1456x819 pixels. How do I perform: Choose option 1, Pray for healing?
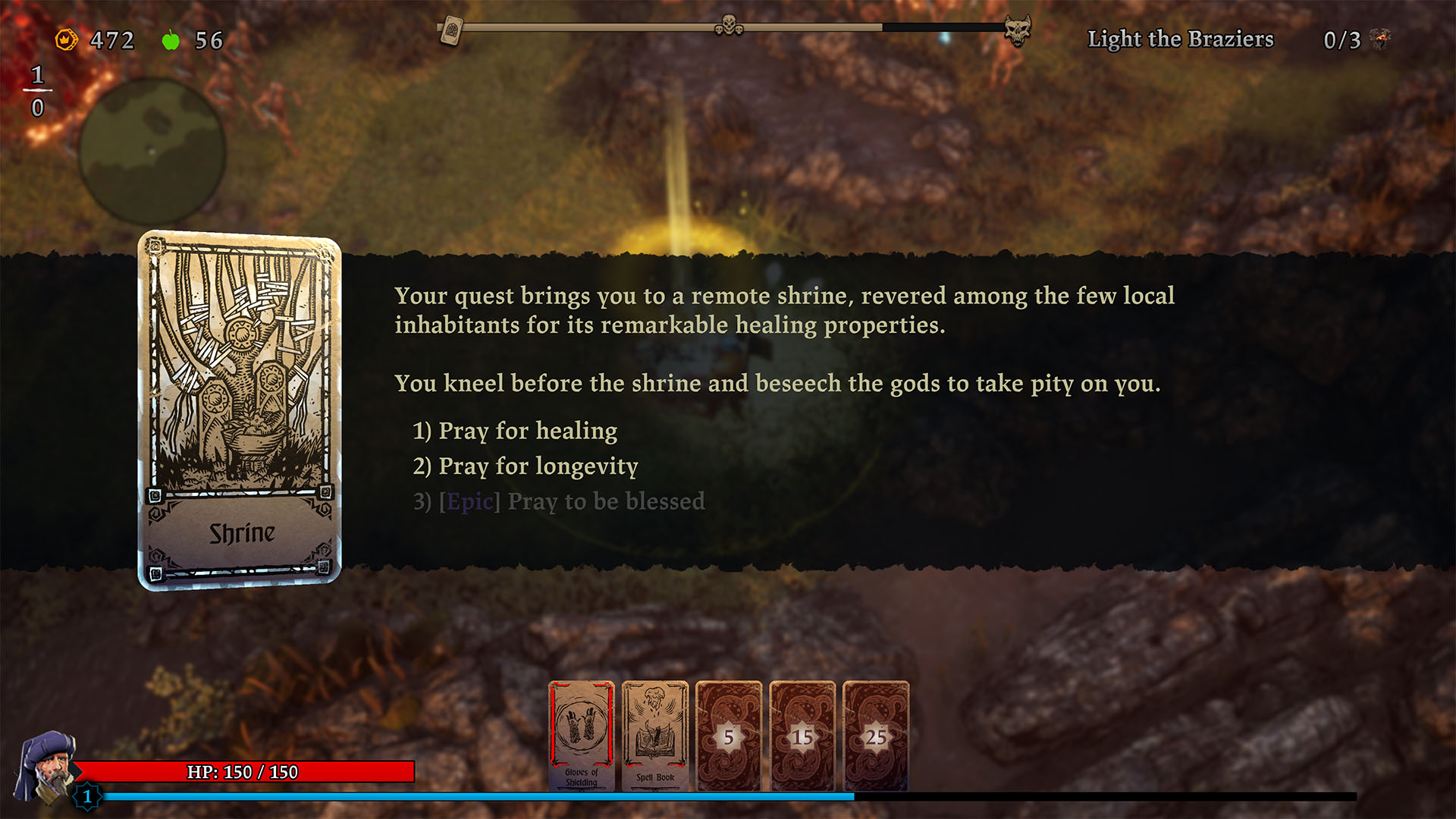(x=514, y=431)
